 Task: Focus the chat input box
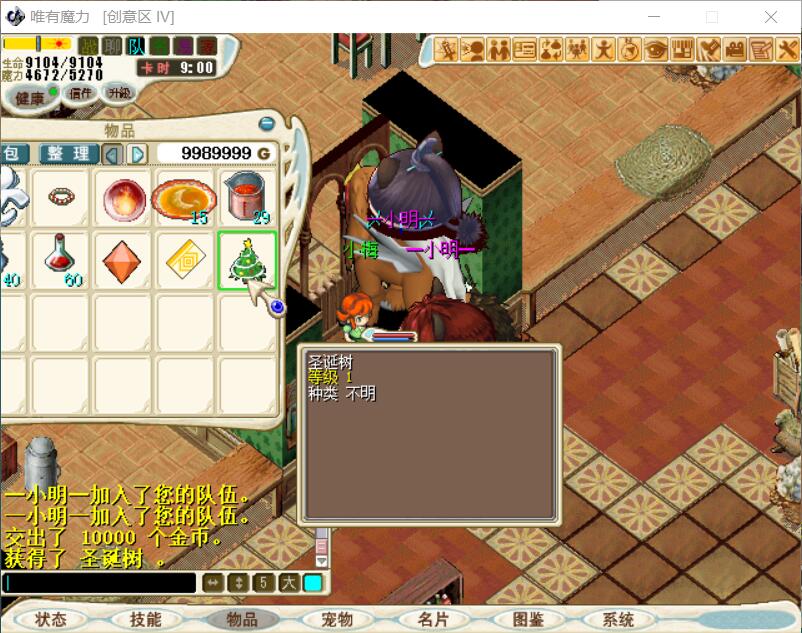tap(100, 582)
